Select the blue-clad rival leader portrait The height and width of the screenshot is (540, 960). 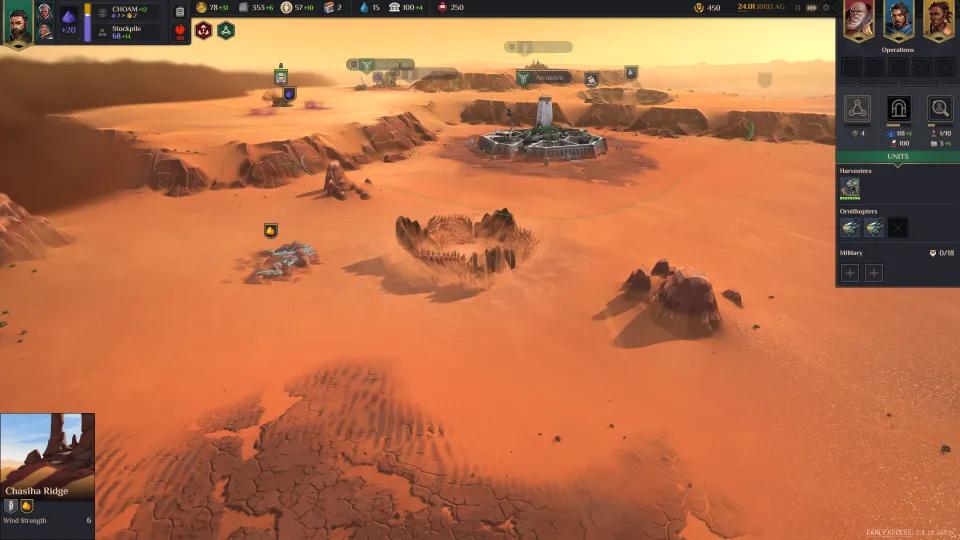[898, 19]
